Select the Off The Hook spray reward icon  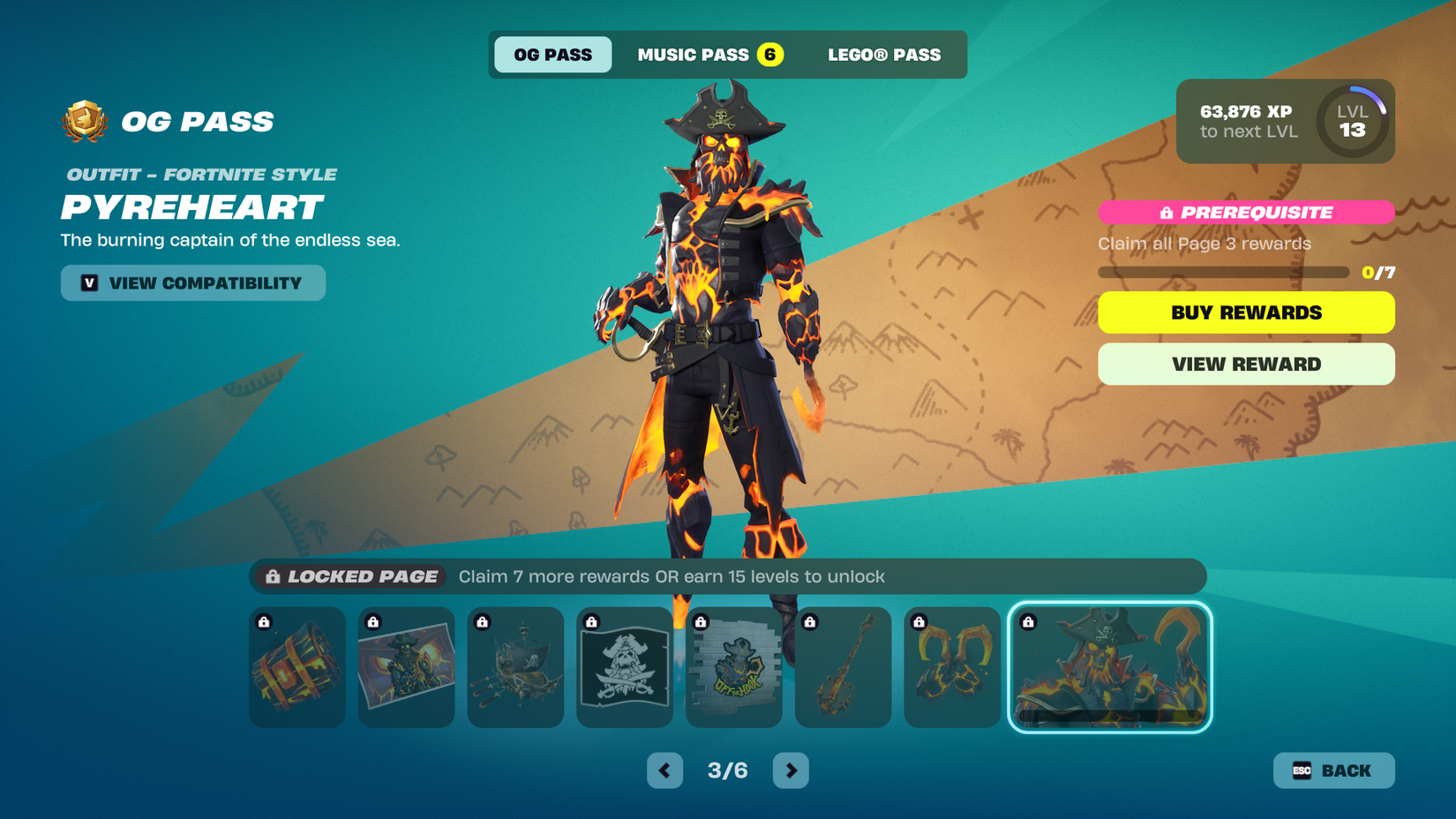click(734, 668)
